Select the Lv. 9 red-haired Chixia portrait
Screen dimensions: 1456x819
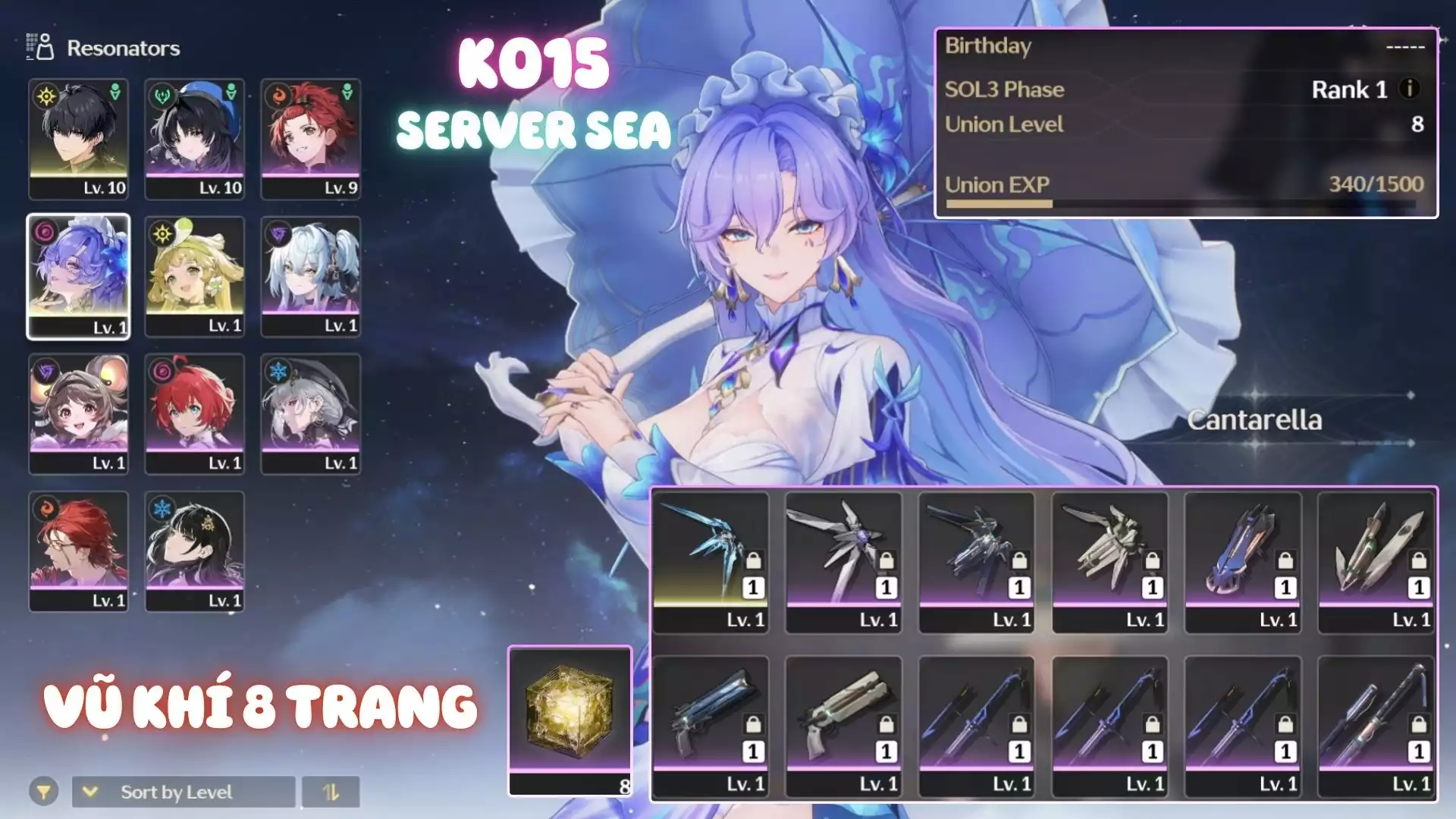tap(311, 138)
